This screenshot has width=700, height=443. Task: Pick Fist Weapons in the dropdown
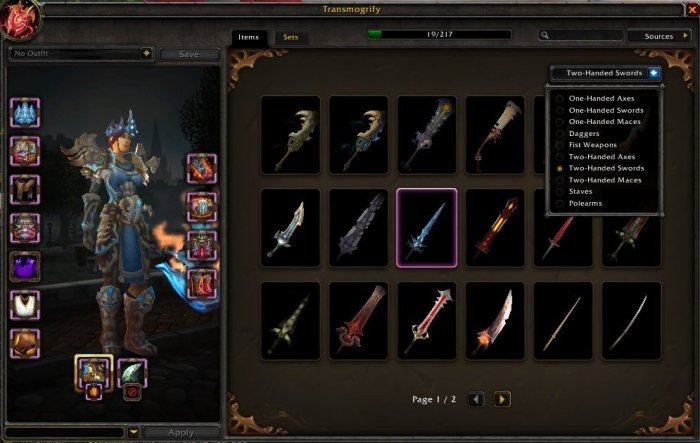pyautogui.click(x=595, y=145)
